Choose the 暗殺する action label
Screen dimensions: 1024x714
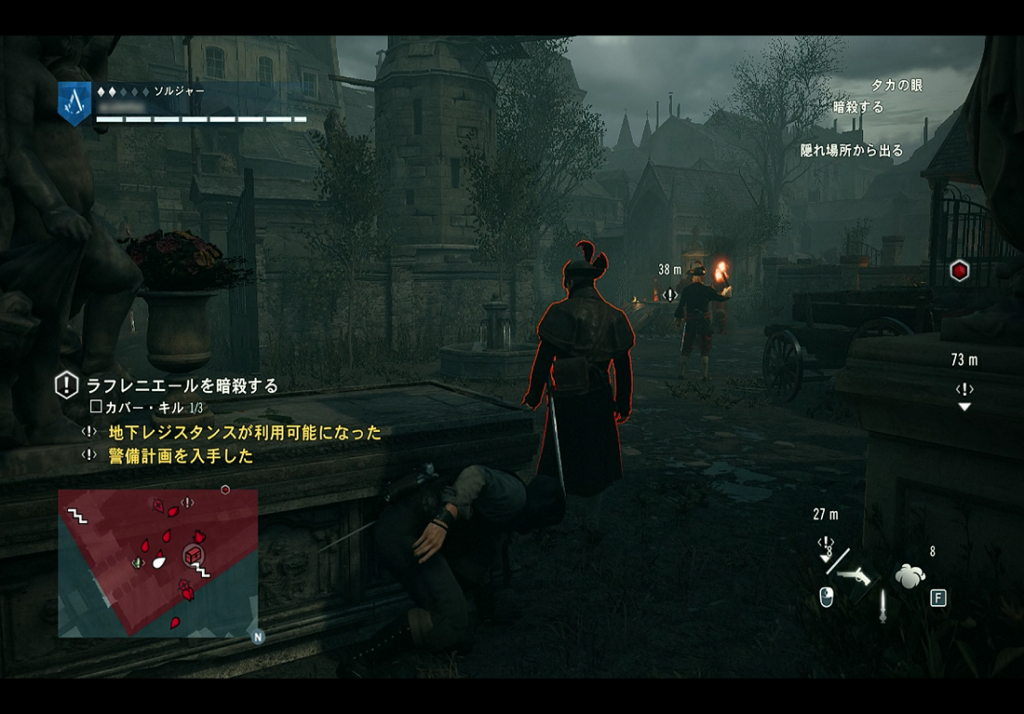pyautogui.click(x=858, y=107)
